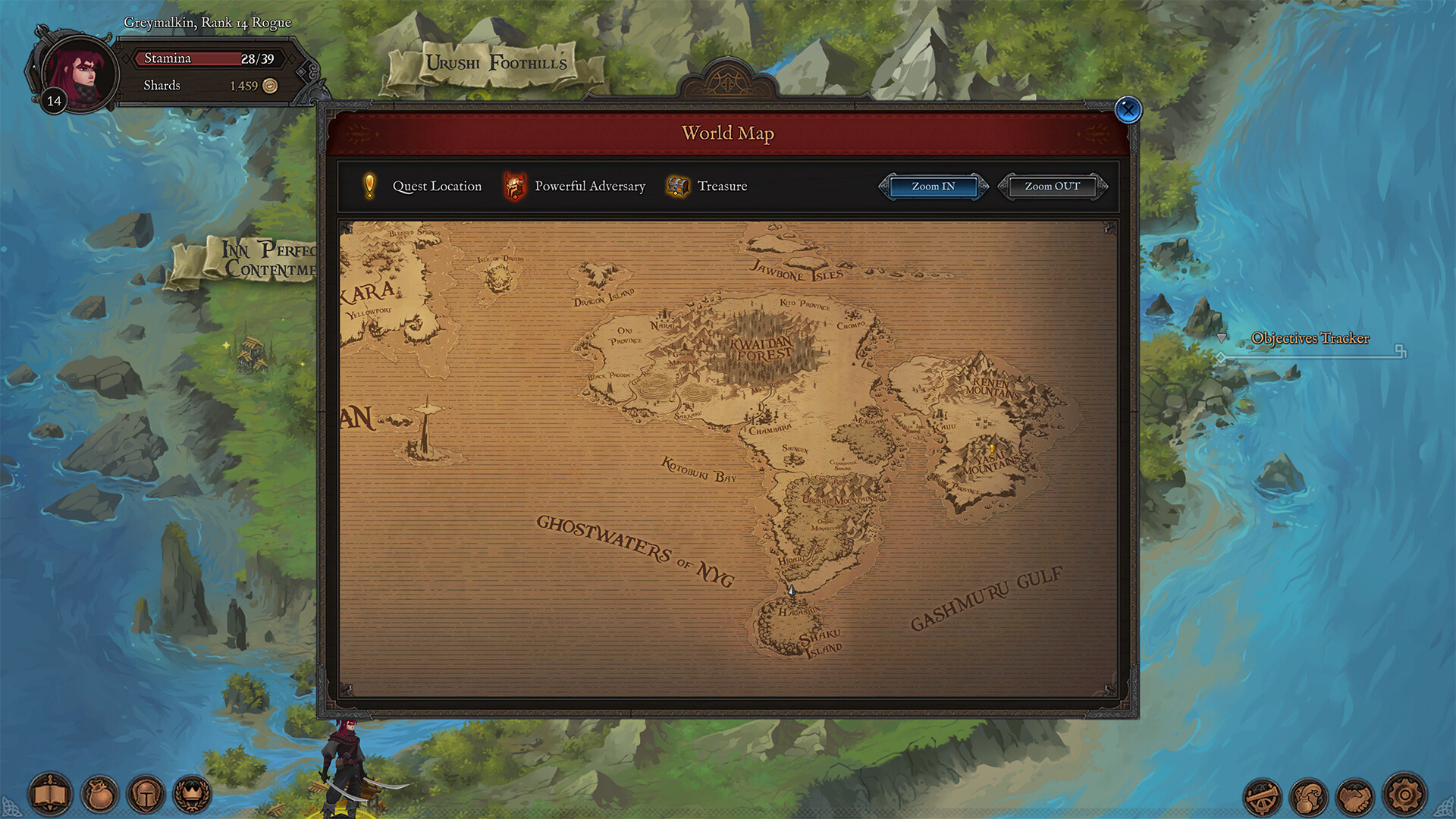Click the Quest Location exclamation marker icon
The image size is (1456, 819).
pos(369,186)
